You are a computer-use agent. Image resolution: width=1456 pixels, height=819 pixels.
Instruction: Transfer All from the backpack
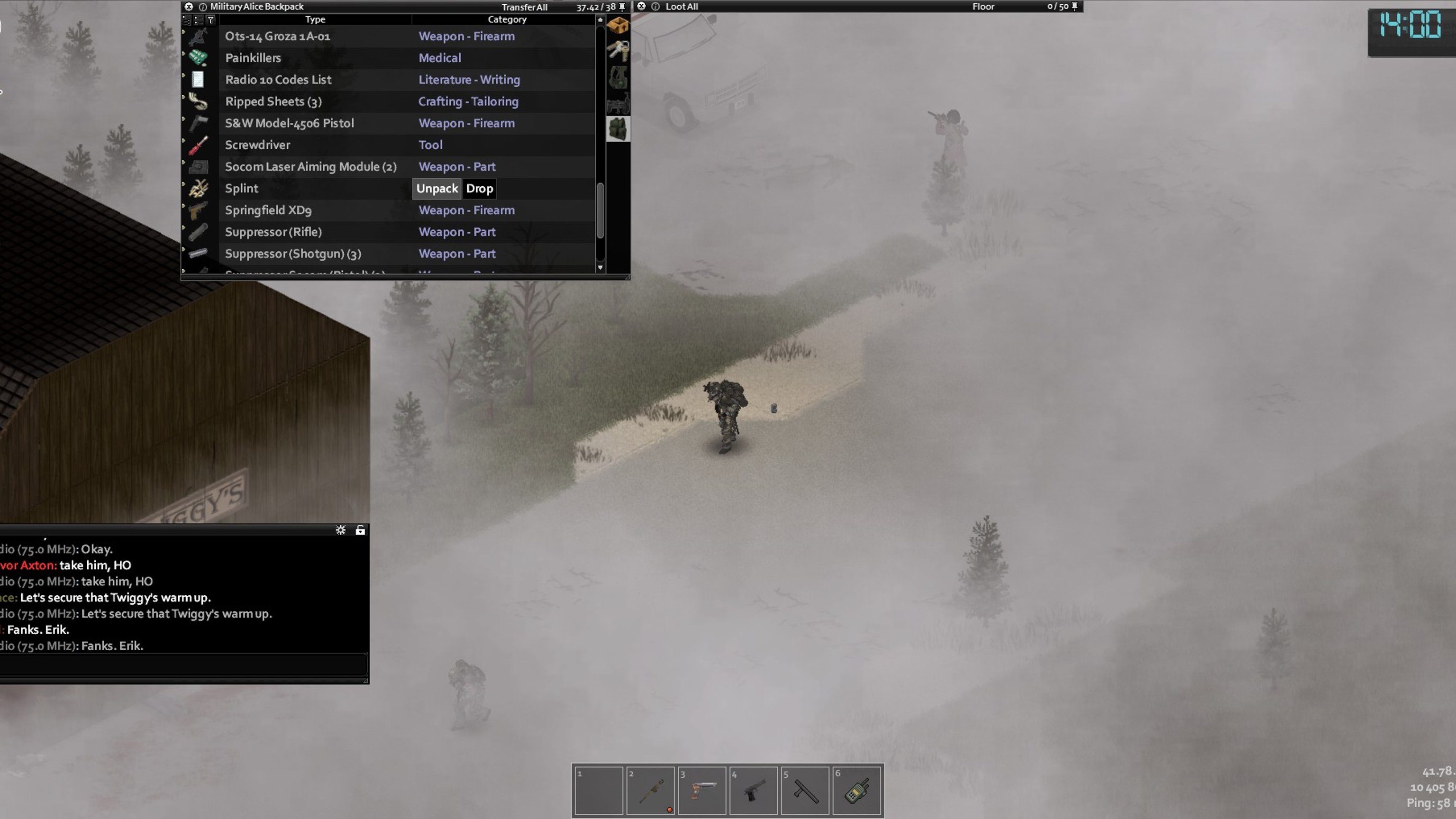point(524,7)
